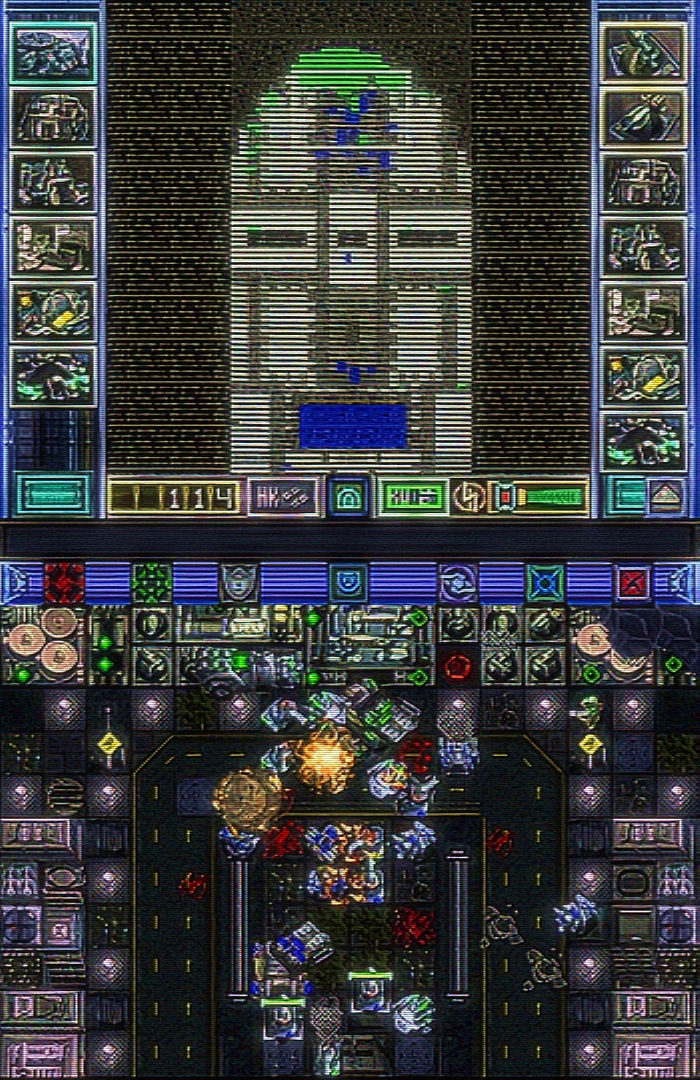700x1080 pixels.
Task: Activate the purple swirl icon
Action: pyautogui.click(x=458, y=582)
